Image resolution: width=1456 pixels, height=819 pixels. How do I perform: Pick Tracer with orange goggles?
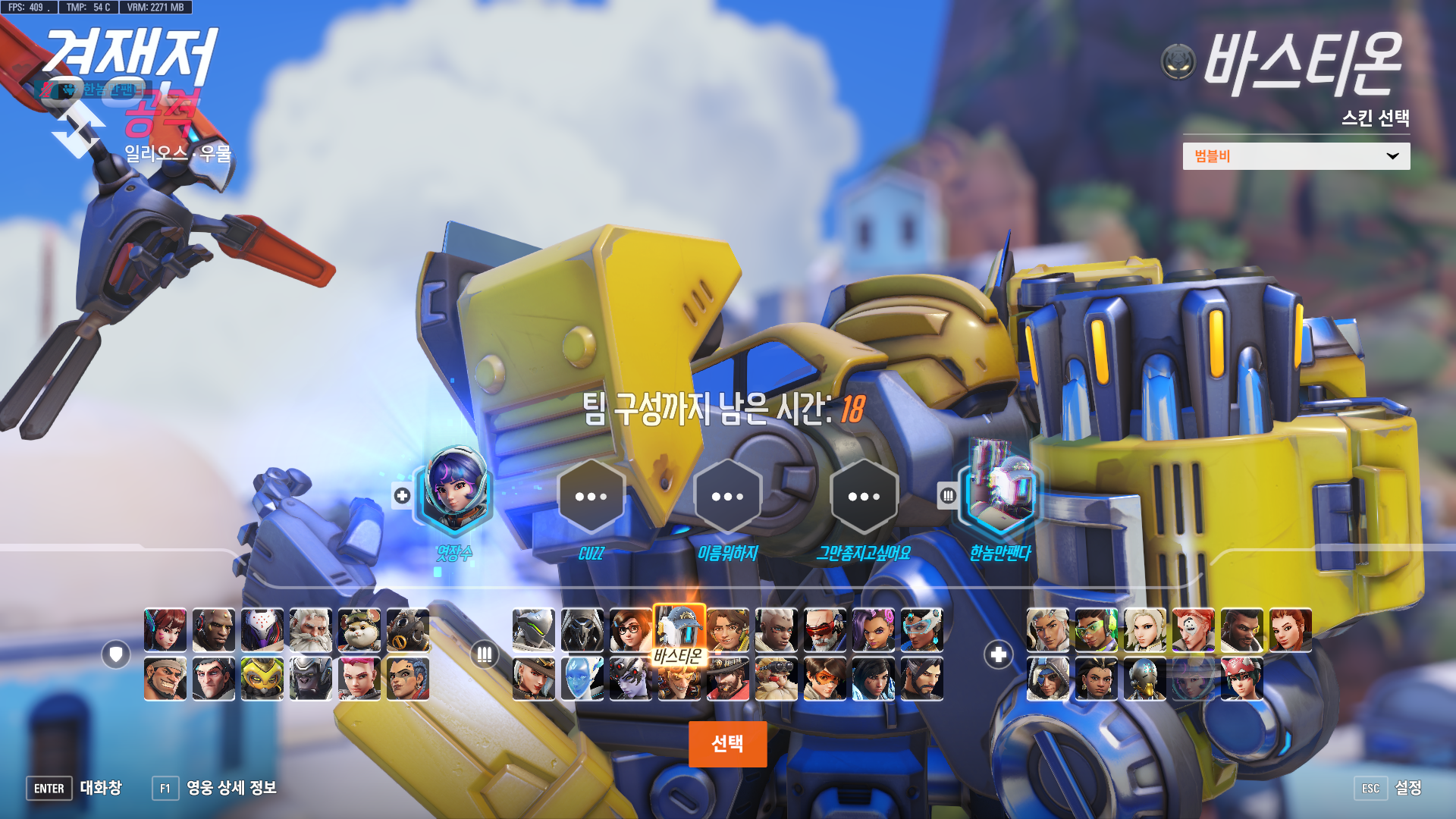(825, 679)
